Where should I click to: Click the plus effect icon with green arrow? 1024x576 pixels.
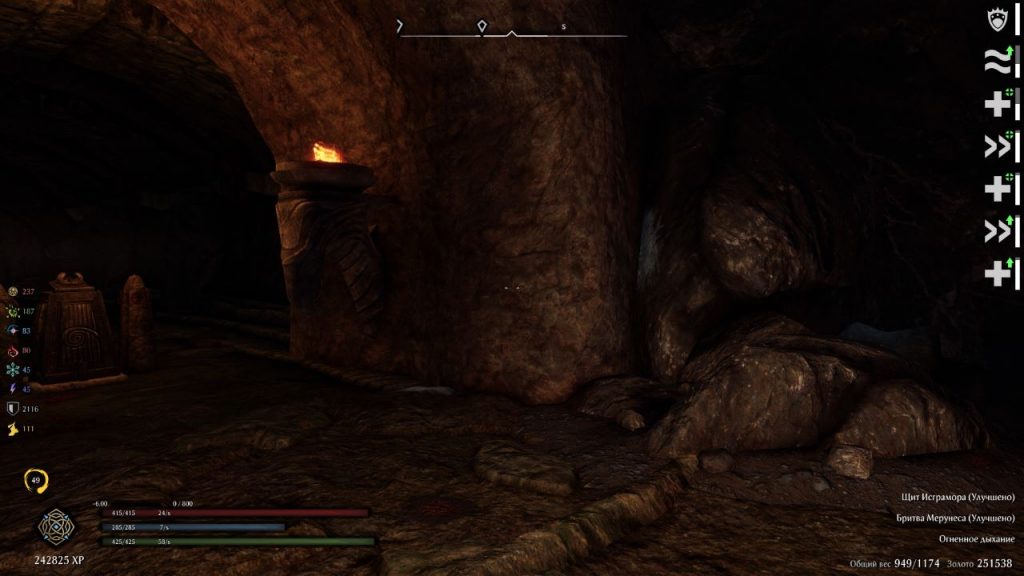pos(997,272)
